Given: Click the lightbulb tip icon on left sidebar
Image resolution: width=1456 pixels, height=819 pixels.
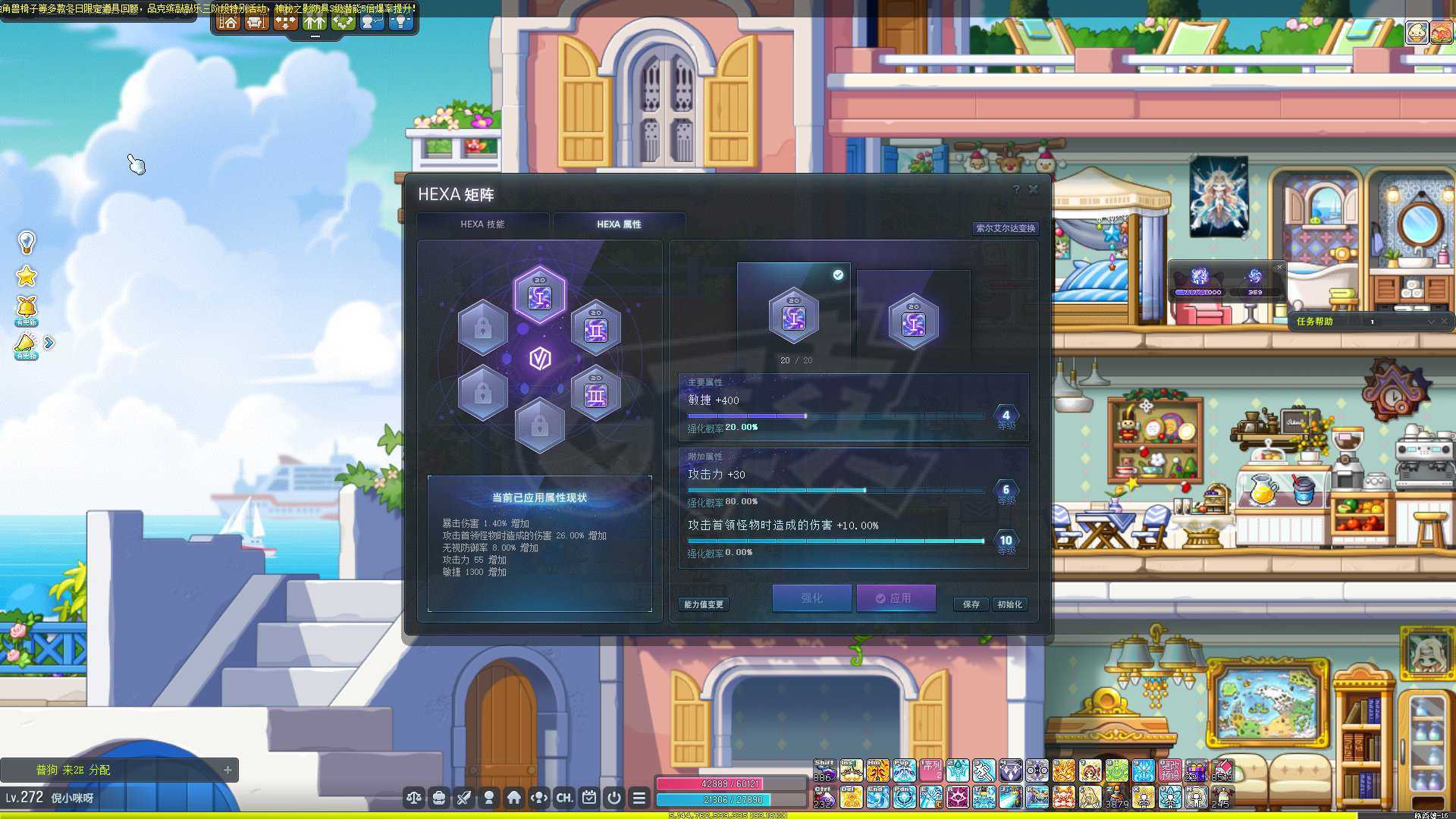Looking at the screenshot, I should (x=27, y=243).
